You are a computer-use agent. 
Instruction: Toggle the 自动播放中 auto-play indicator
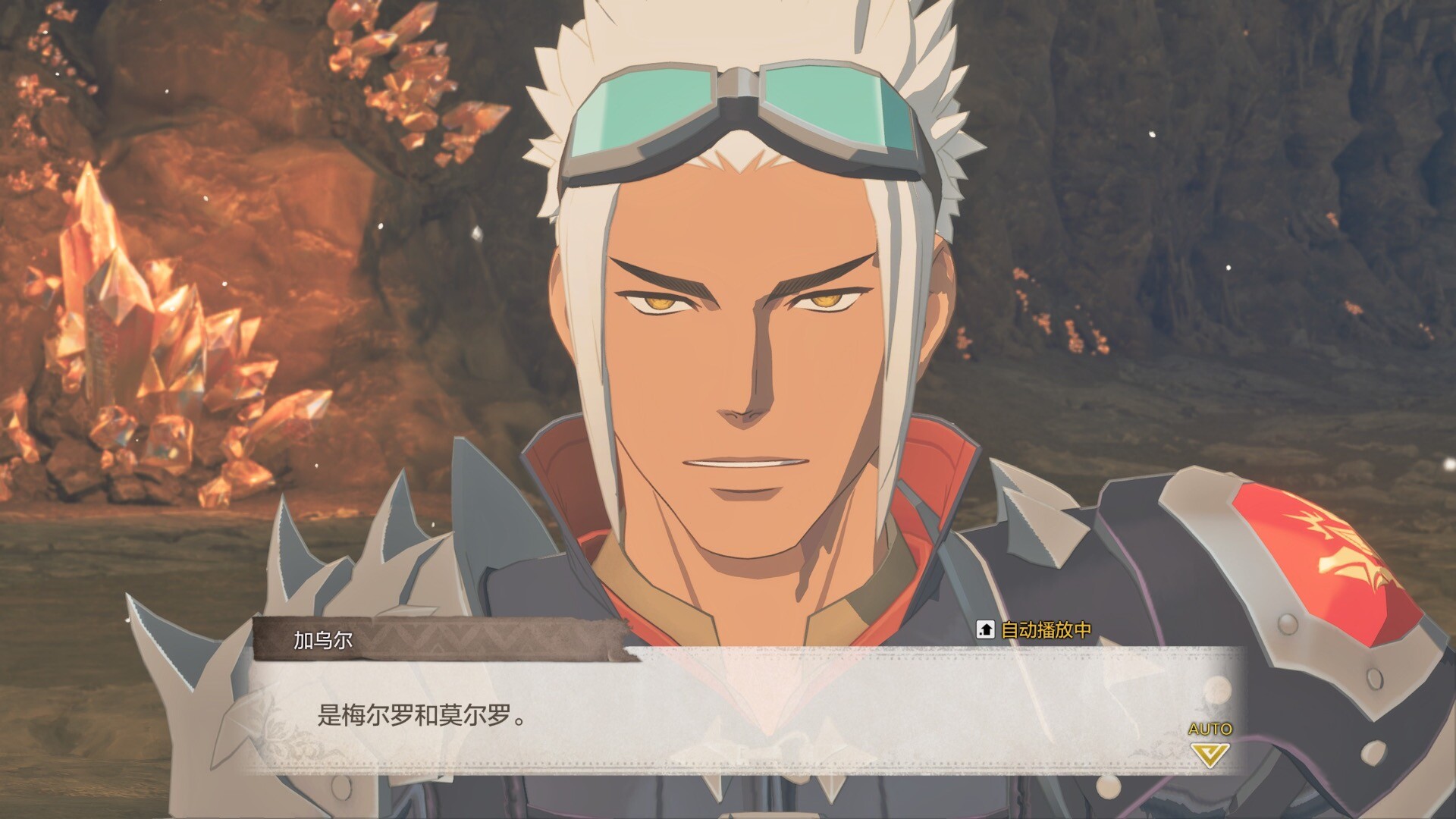[1035, 629]
